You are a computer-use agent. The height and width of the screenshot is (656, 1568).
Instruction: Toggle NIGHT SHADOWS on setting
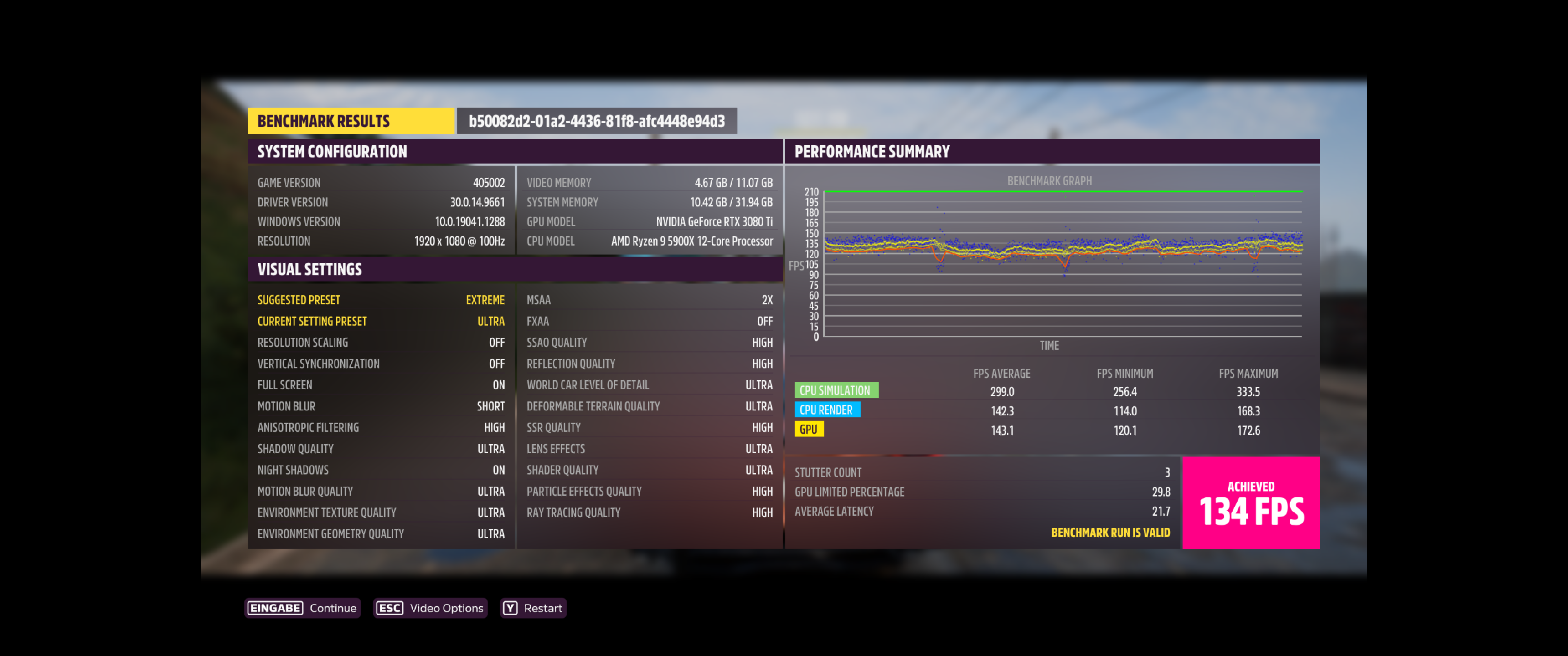pyautogui.click(x=381, y=469)
